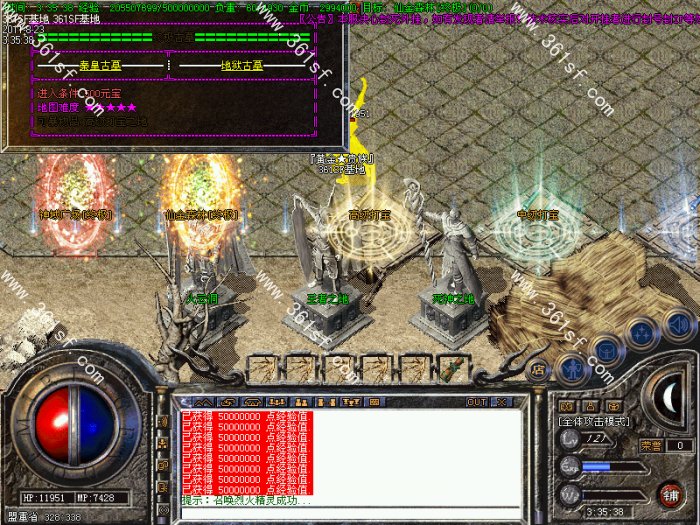The height and width of the screenshot is (525, 700).
Task: Toggle sound with the speaker button
Action: [x=679, y=326]
